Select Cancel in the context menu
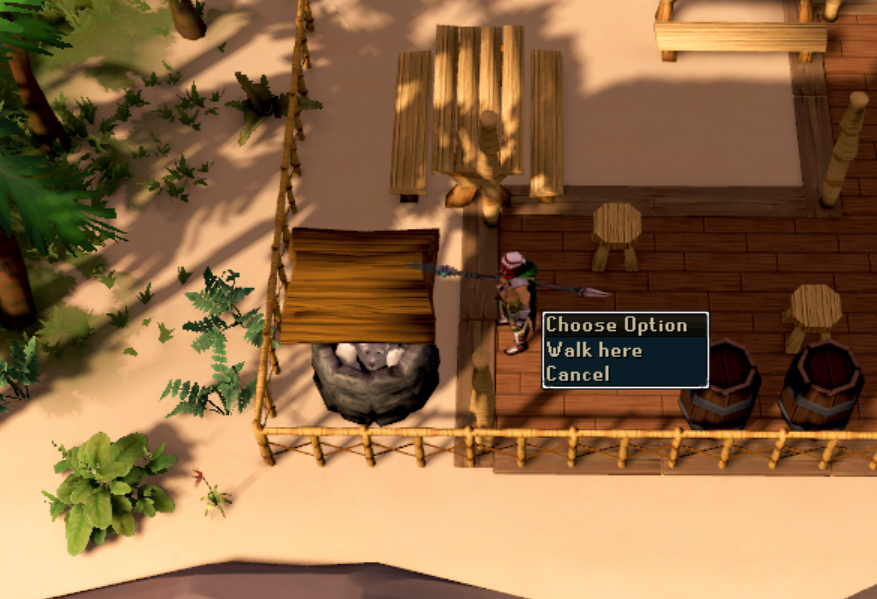This screenshot has width=877, height=599. pos(577,375)
